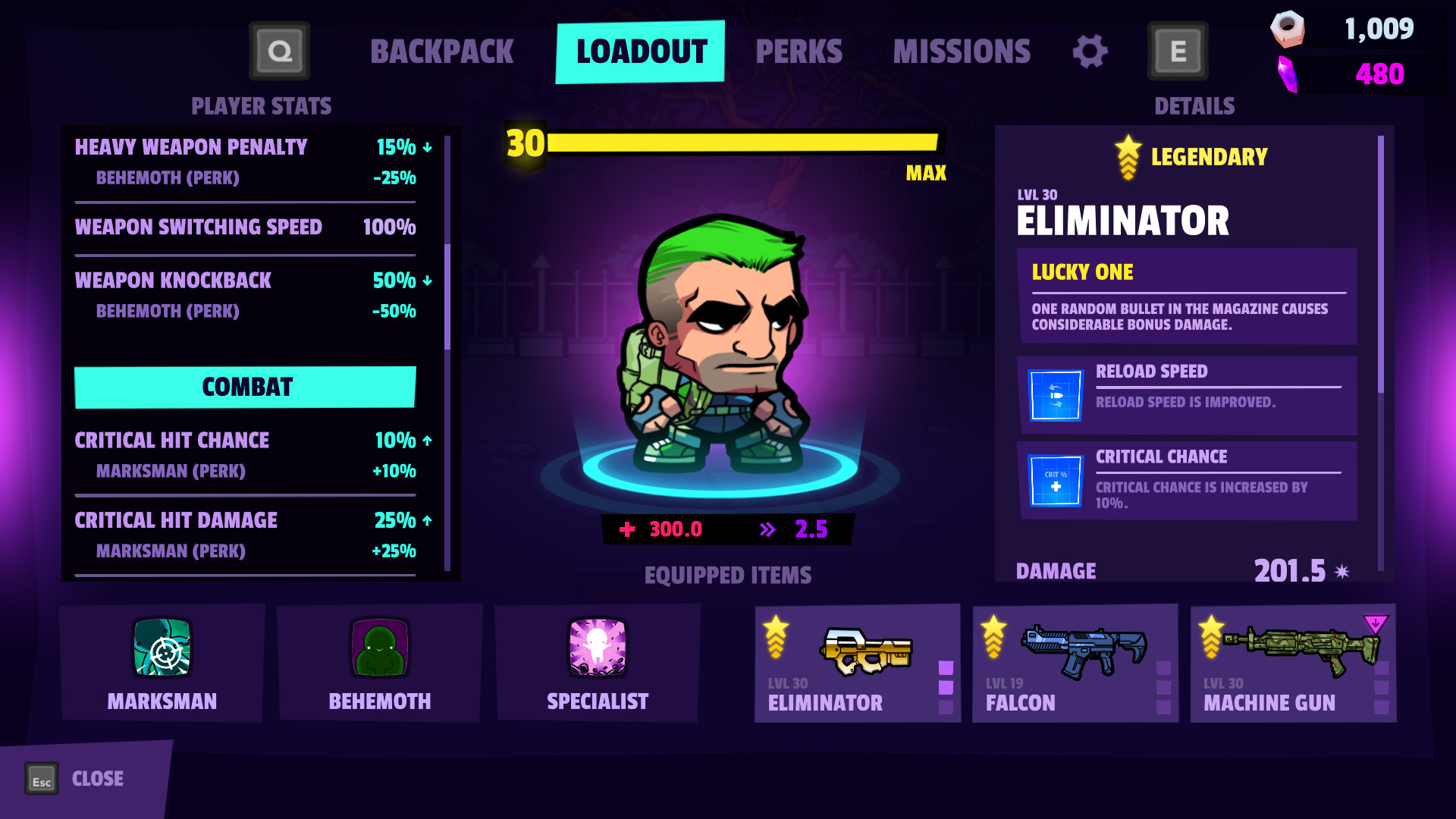The height and width of the screenshot is (819, 1456).
Task: Select the equipped Eliminator weapon
Action: point(858,664)
